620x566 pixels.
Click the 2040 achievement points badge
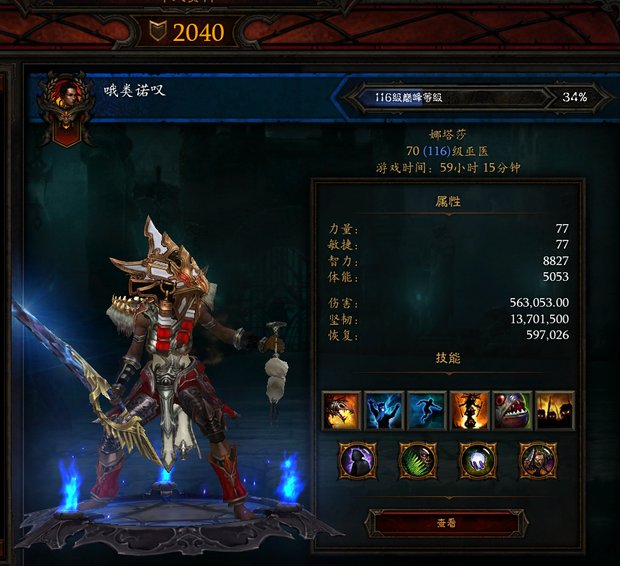(x=189, y=32)
